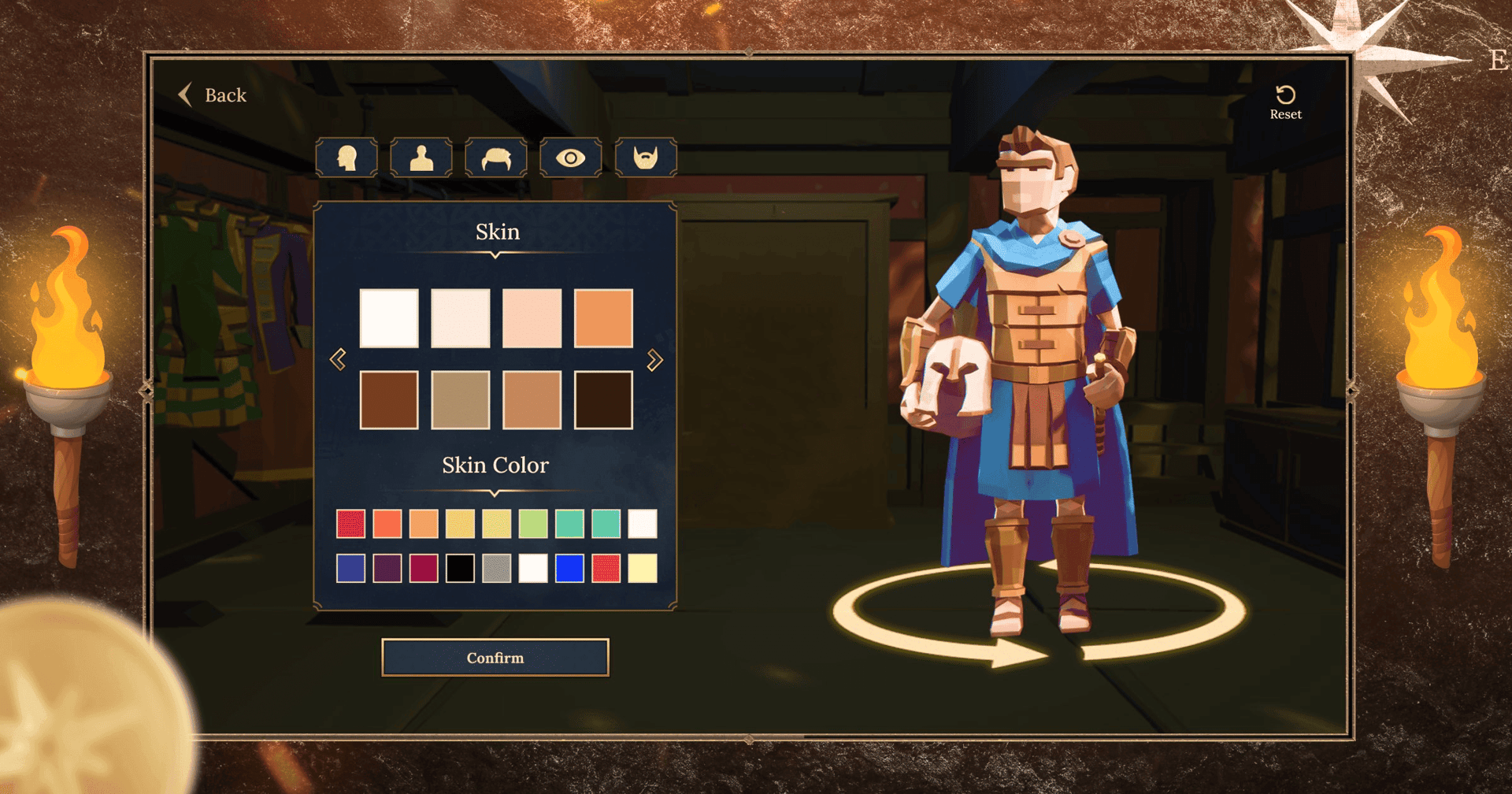Open the Skin Color section header

[x=495, y=465]
